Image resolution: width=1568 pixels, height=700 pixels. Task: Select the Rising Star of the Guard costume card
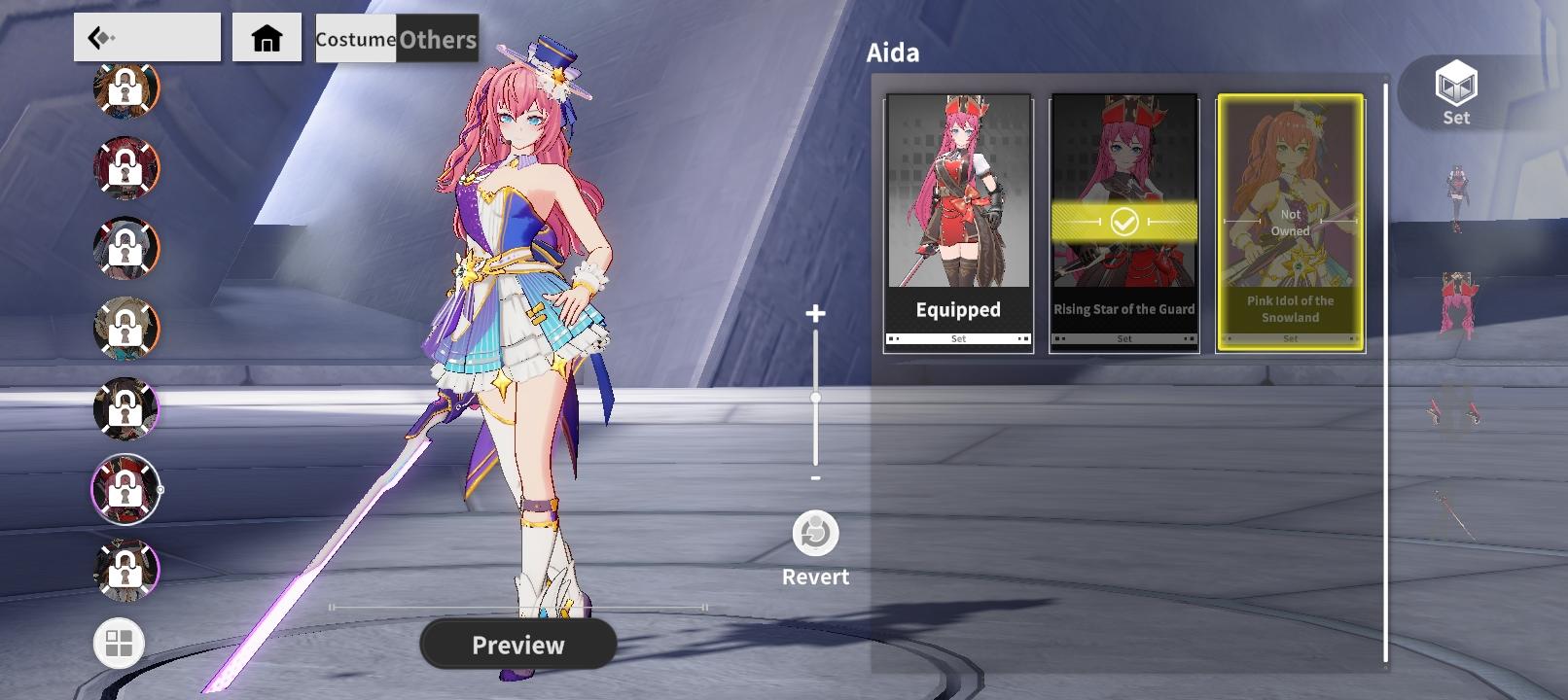(x=1123, y=156)
